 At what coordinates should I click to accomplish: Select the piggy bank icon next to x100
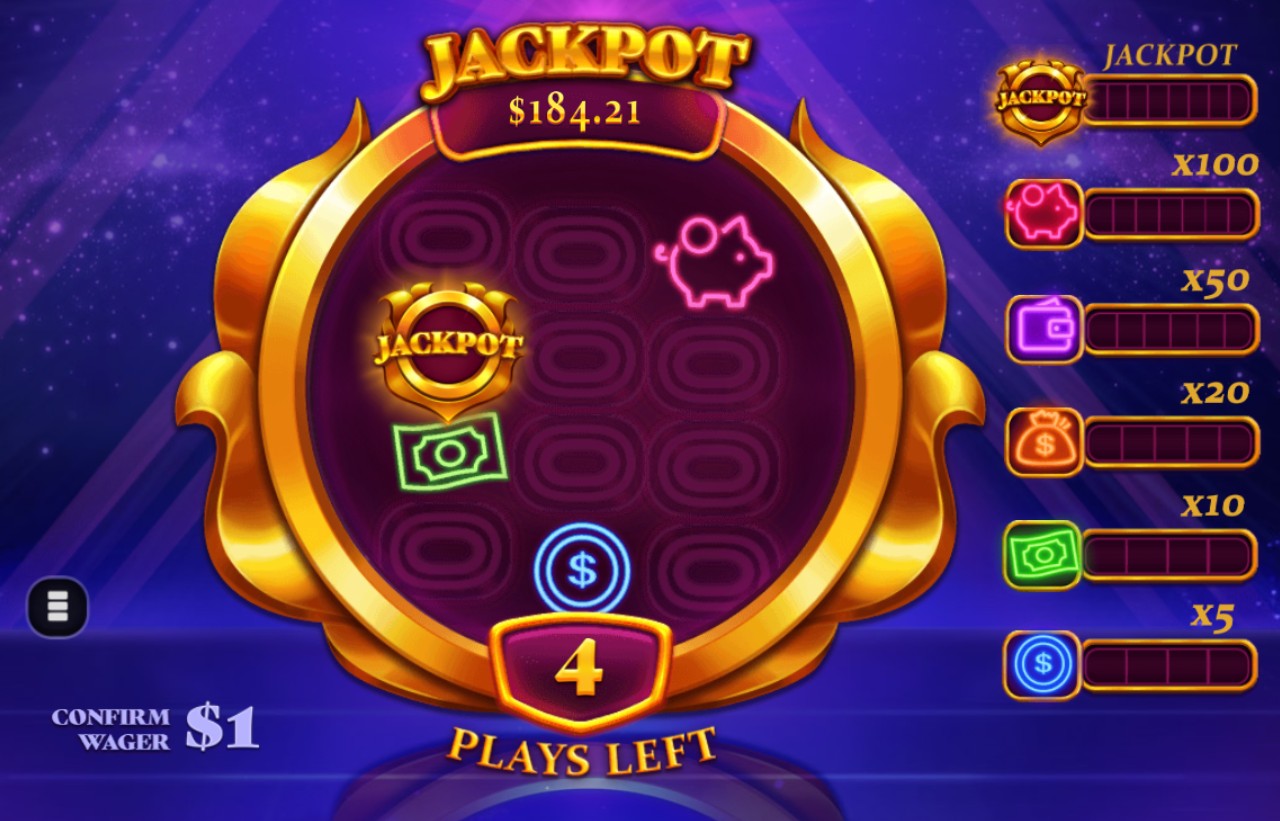point(1042,213)
